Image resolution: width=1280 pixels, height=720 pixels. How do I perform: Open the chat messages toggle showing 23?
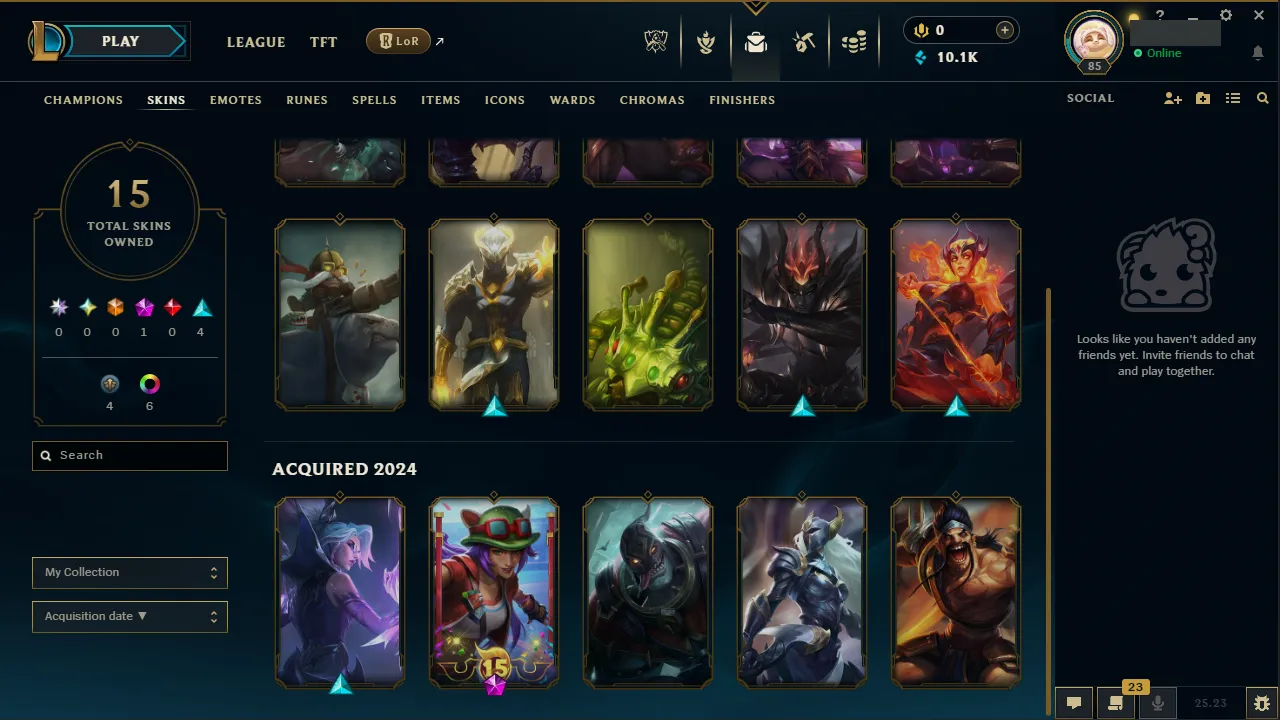[1114, 701]
